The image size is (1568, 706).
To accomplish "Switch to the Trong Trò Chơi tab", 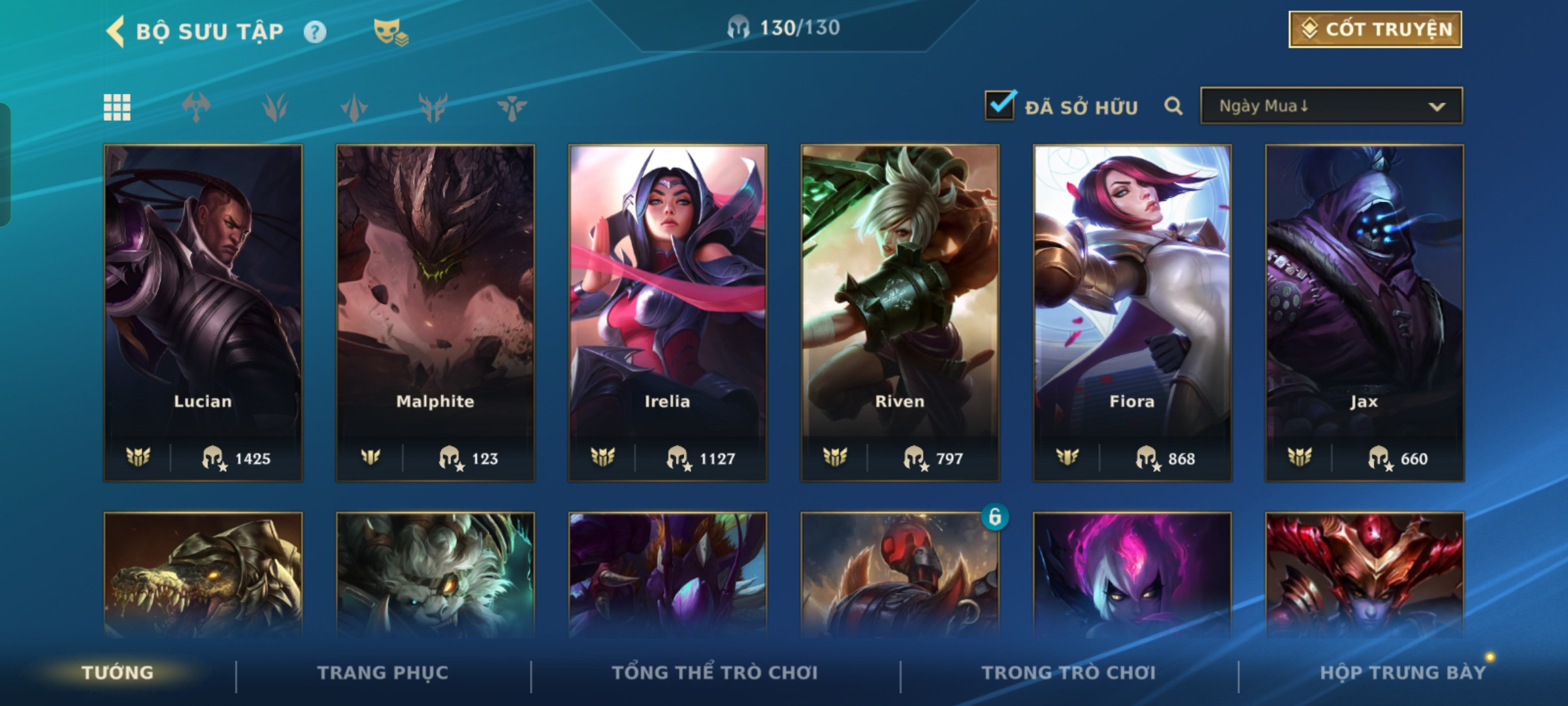I will (x=1069, y=673).
